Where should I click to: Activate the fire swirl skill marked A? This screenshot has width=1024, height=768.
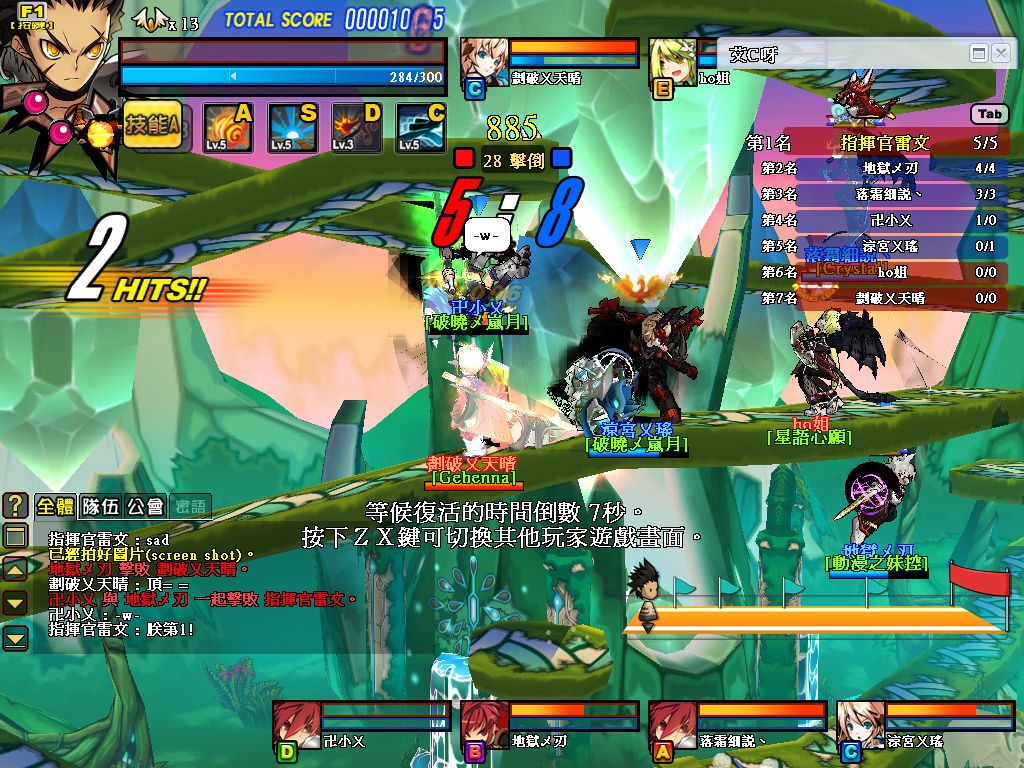pos(225,129)
